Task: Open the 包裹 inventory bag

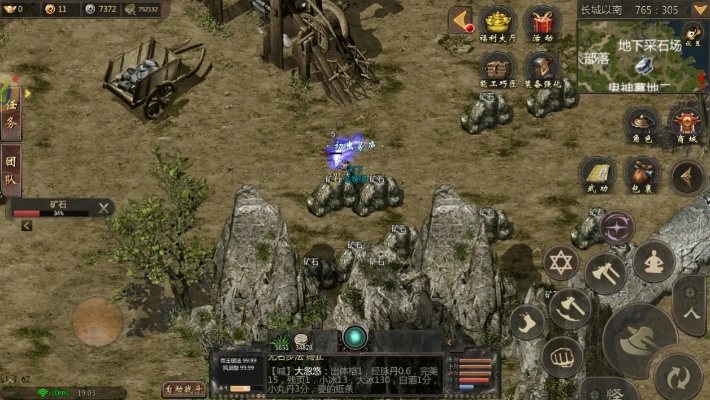Action: pyautogui.click(x=642, y=175)
